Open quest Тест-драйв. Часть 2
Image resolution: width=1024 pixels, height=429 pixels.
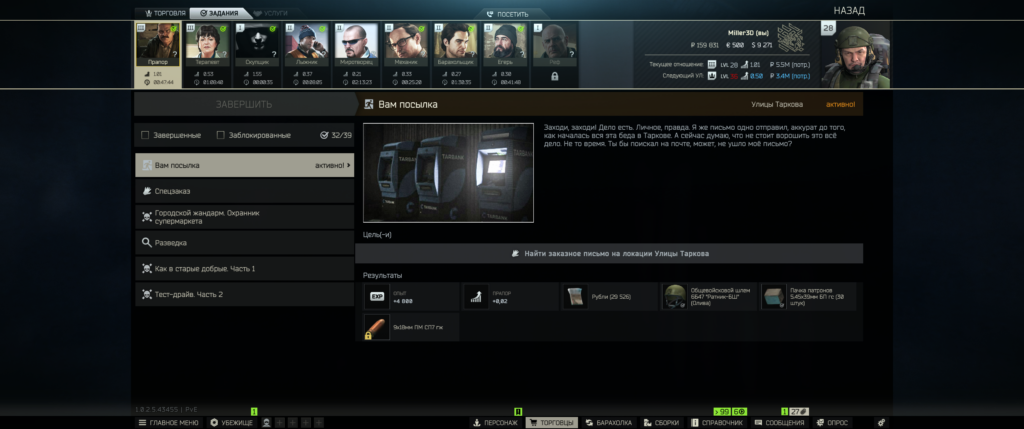245,294
